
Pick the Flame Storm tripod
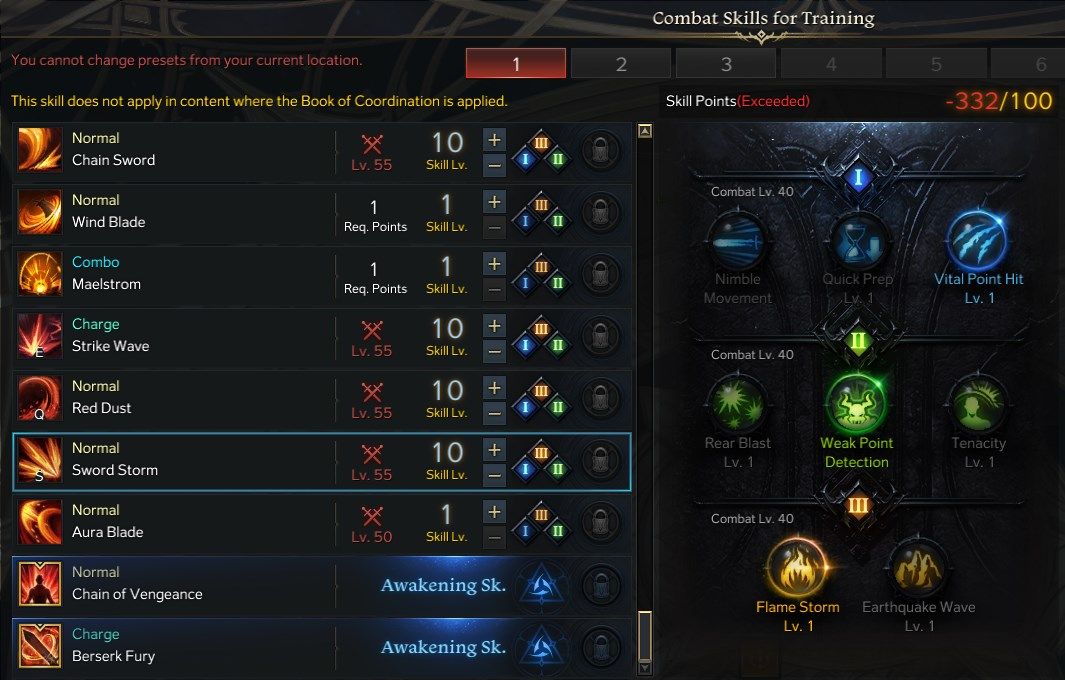coord(797,568)
